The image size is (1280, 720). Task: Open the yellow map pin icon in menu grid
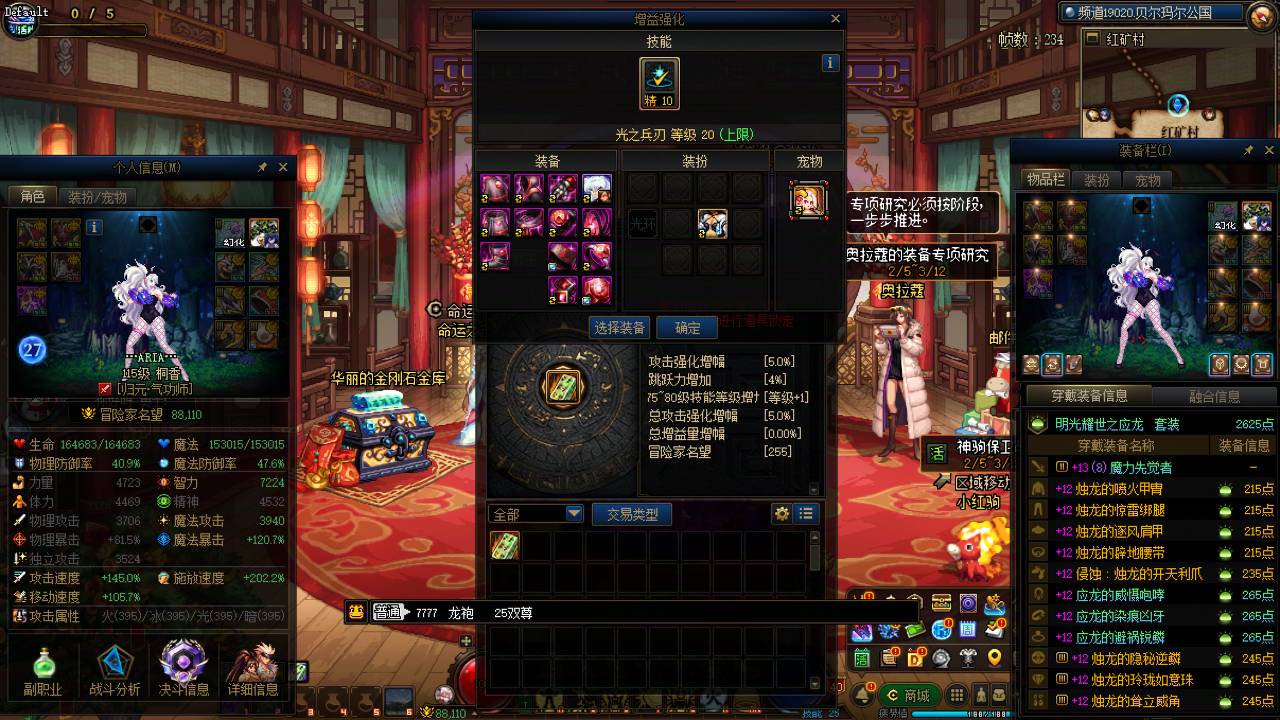[994, 658]
